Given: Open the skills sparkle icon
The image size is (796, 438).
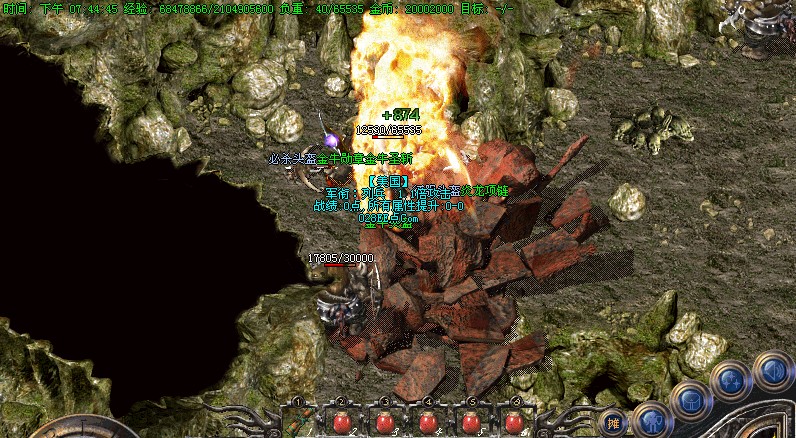Looking at the screenshot, I should (x=731, y=381).
